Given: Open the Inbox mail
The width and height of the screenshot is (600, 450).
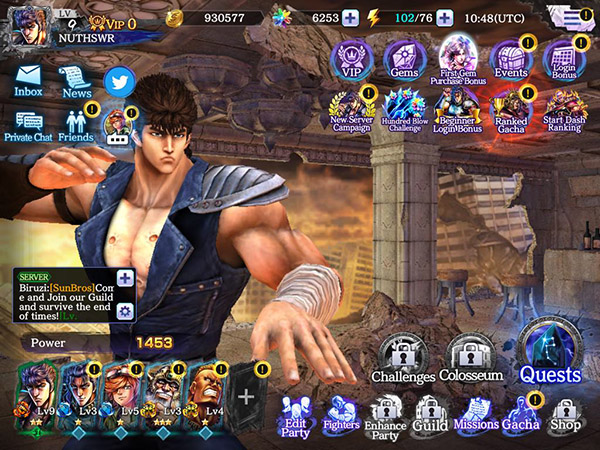Looking at the screenshot, I should point(28,80).
